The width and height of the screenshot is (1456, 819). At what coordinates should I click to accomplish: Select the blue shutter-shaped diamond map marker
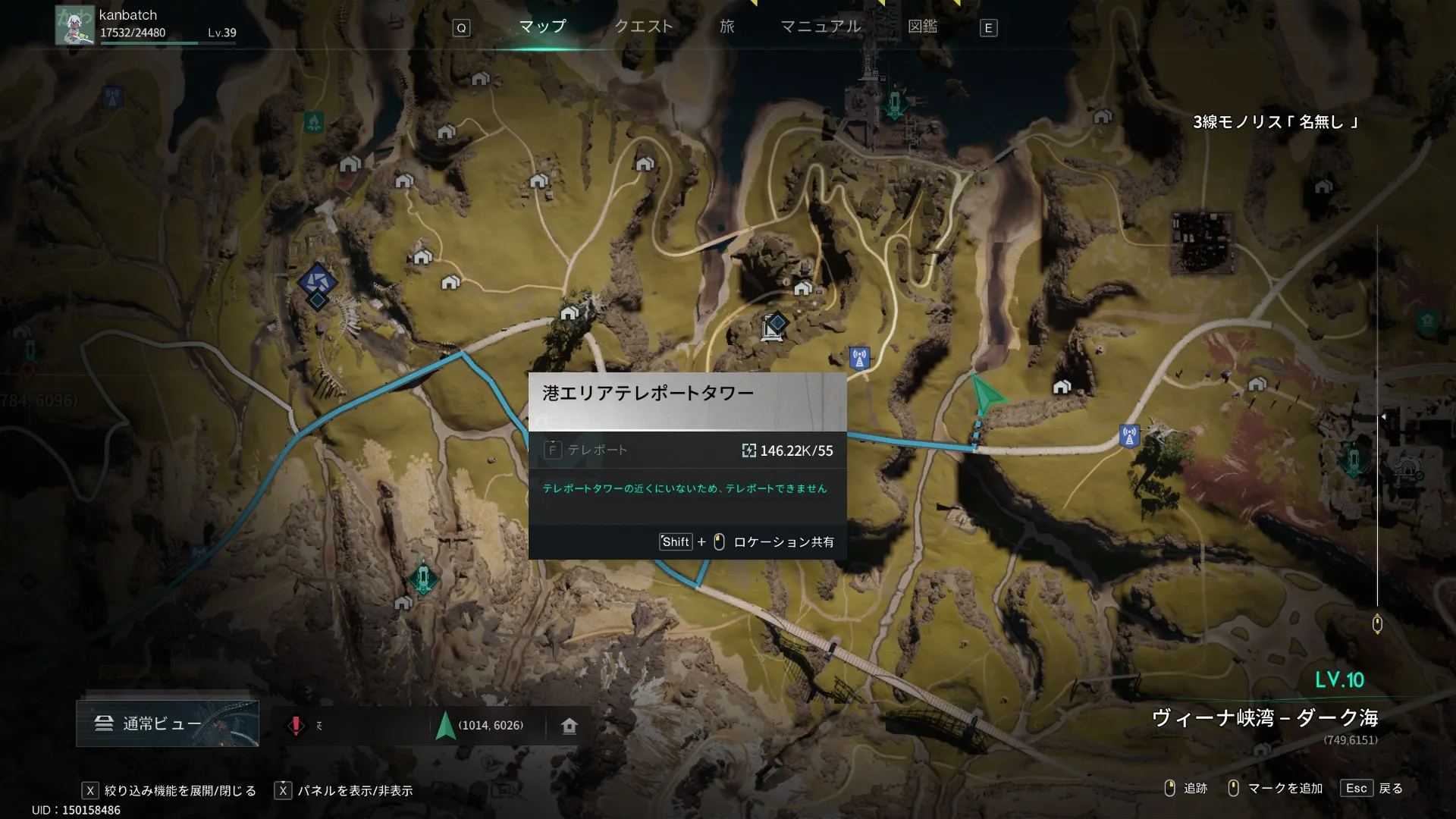pos(317,281)
